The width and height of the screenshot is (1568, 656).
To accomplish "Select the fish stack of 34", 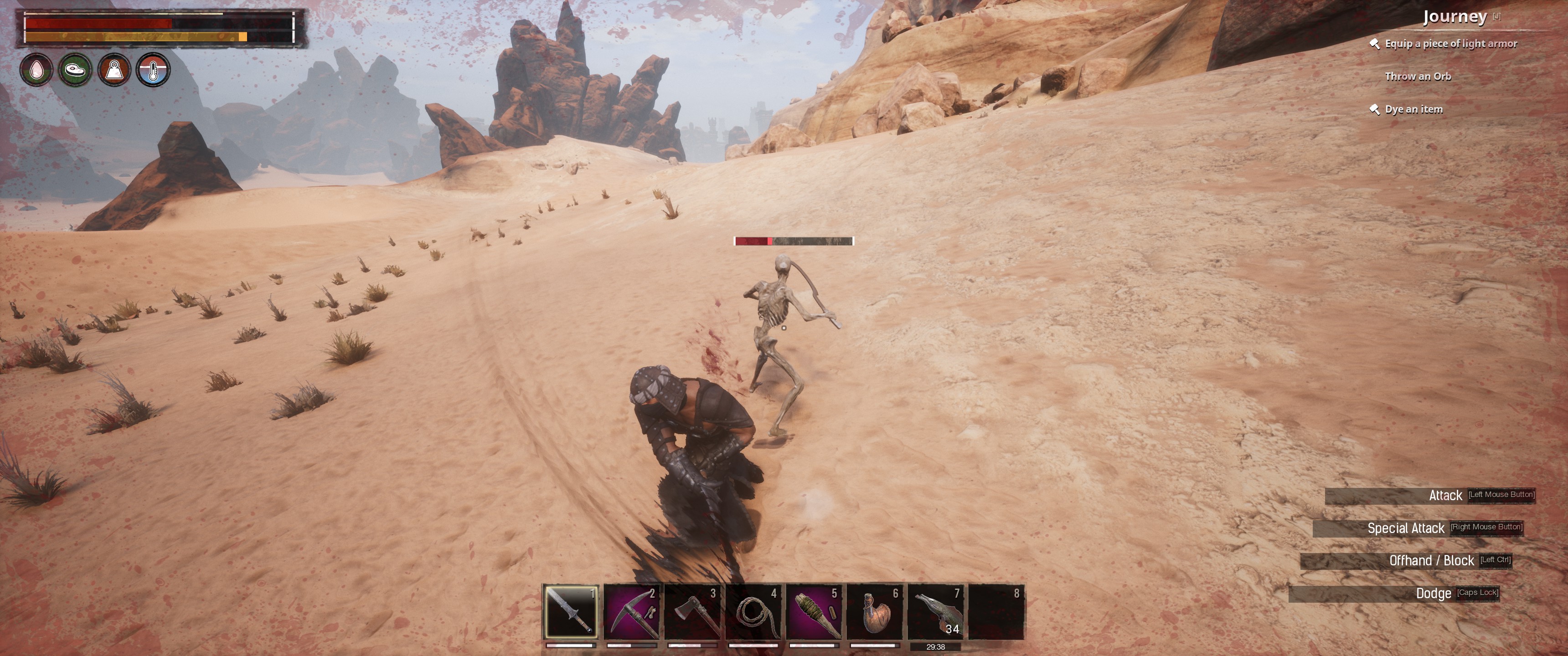I will click(936, 611).
